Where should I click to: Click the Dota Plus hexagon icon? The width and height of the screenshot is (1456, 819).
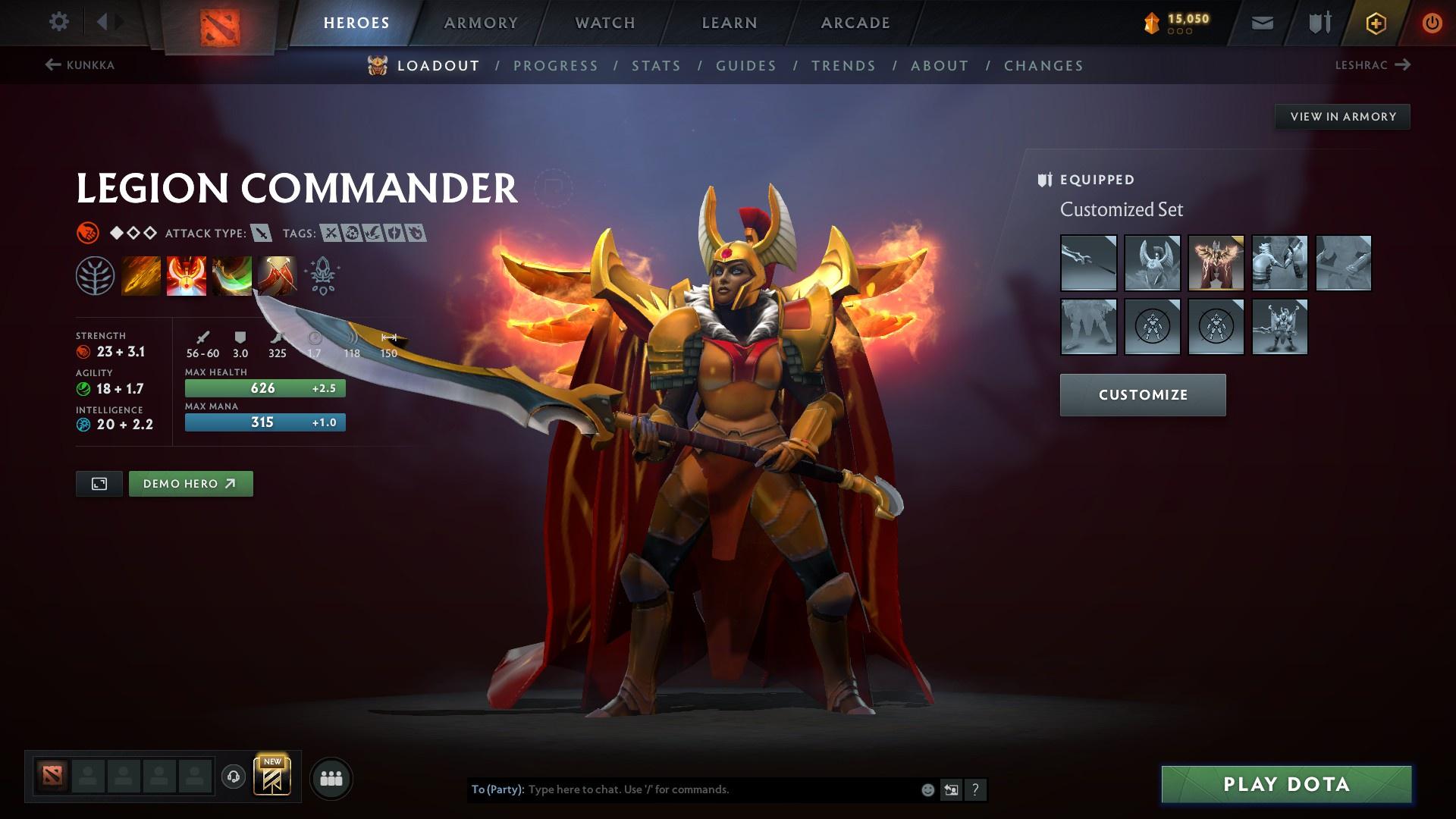point(1375,22)
